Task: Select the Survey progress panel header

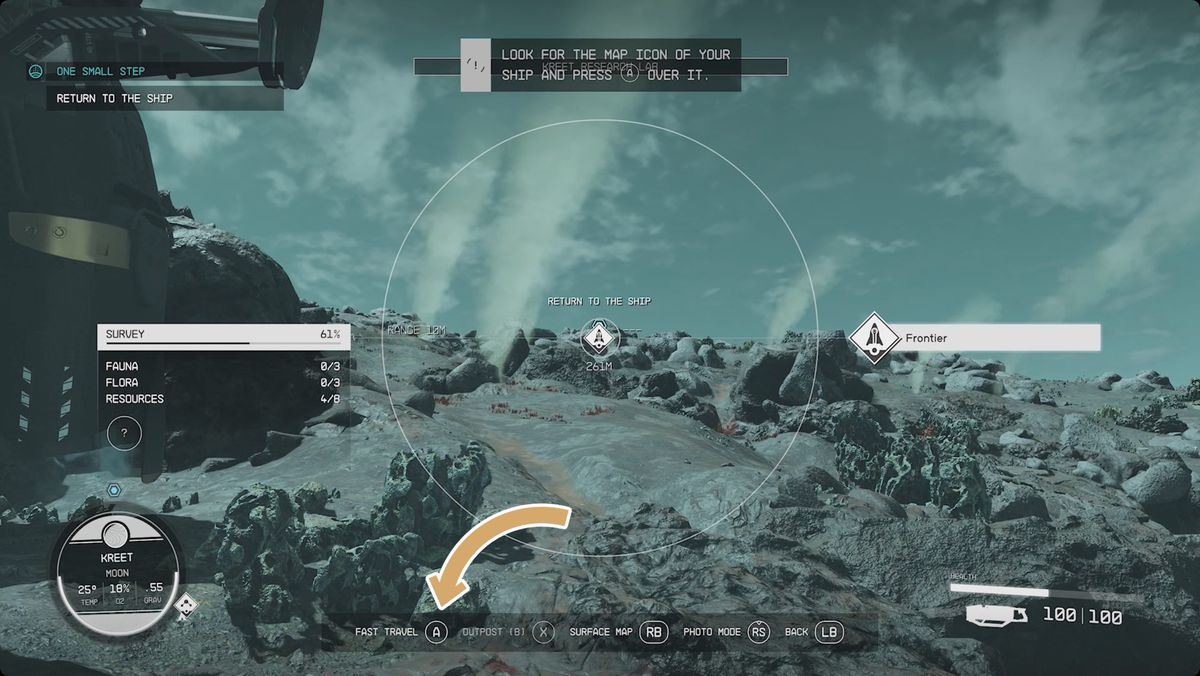Action: click(223, 335)
